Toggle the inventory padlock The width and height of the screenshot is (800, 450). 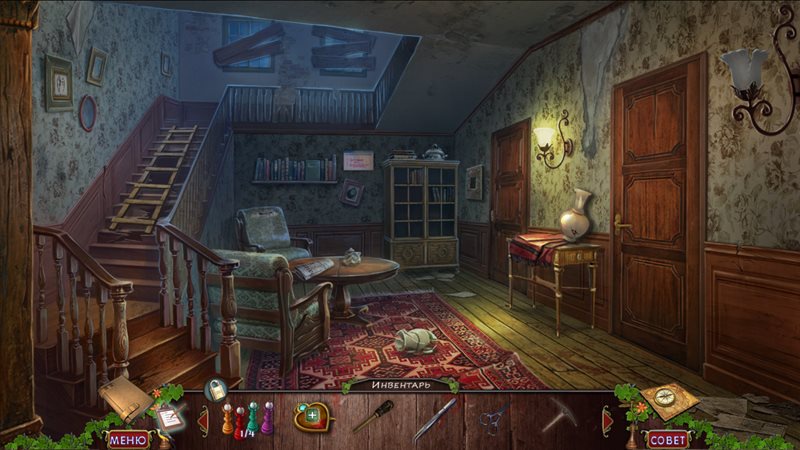pos(215,389)
